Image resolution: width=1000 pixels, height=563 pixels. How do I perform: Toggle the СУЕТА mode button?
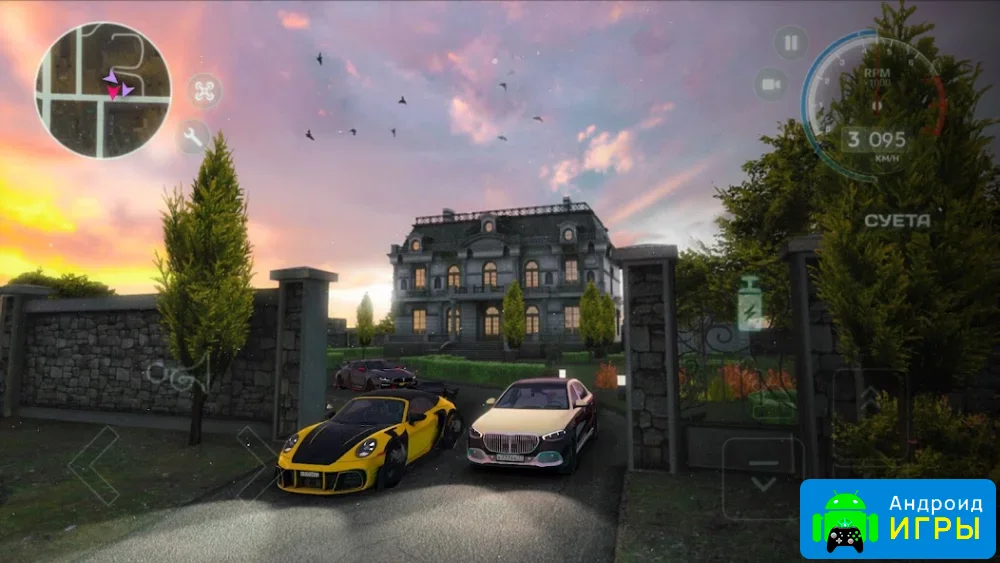[897, 220]
